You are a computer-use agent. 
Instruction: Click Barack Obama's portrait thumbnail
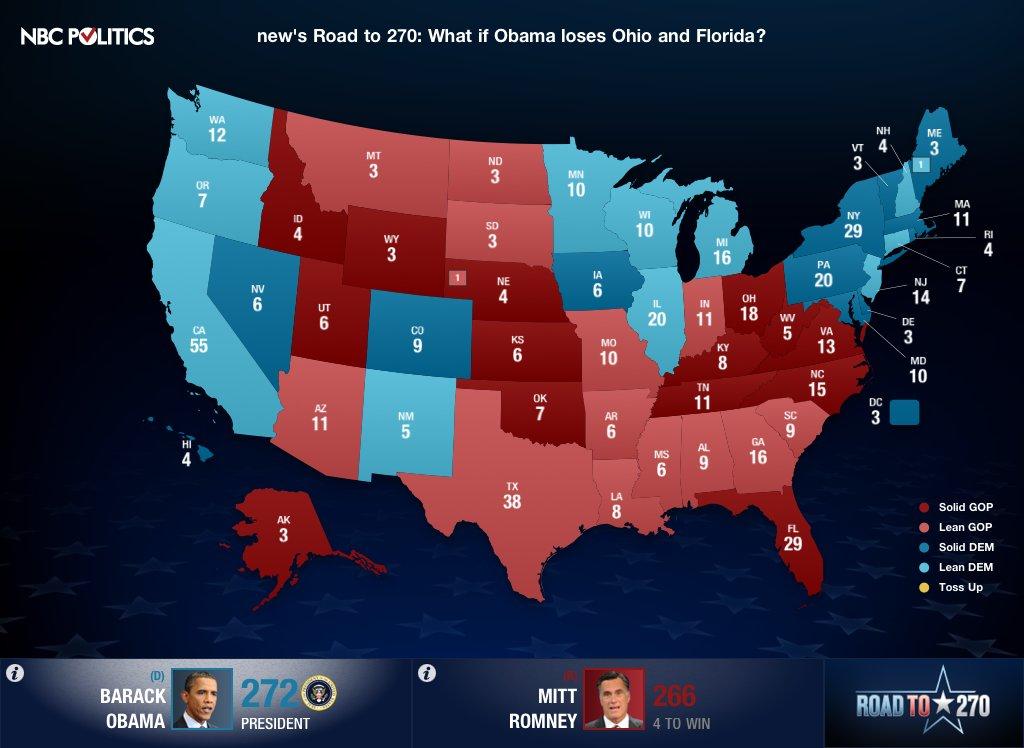tap(203, 699)
